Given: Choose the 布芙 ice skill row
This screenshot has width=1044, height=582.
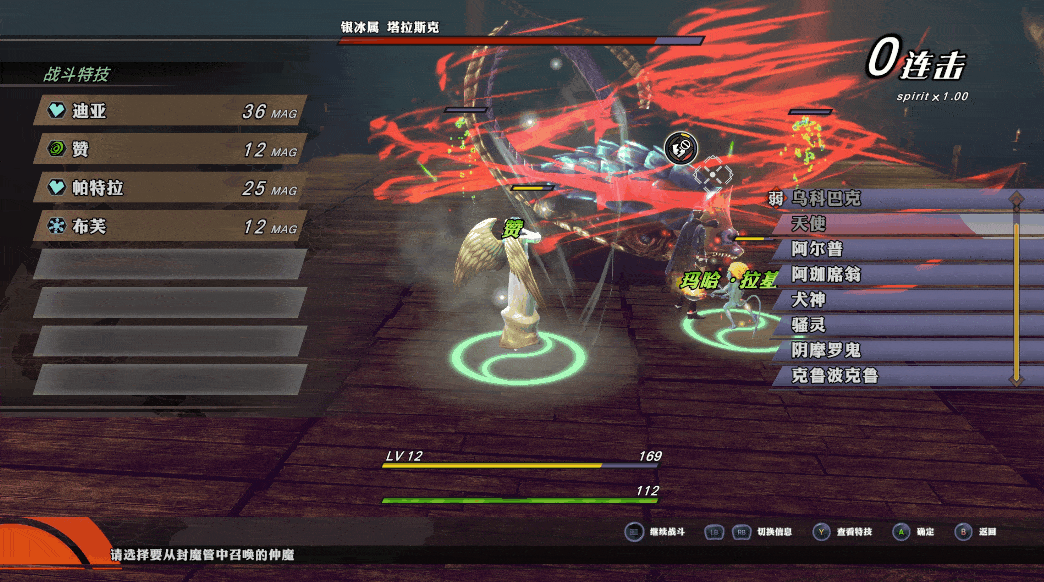Looking at the screenshot, I should pyautogui.click(x=170, y=226).
